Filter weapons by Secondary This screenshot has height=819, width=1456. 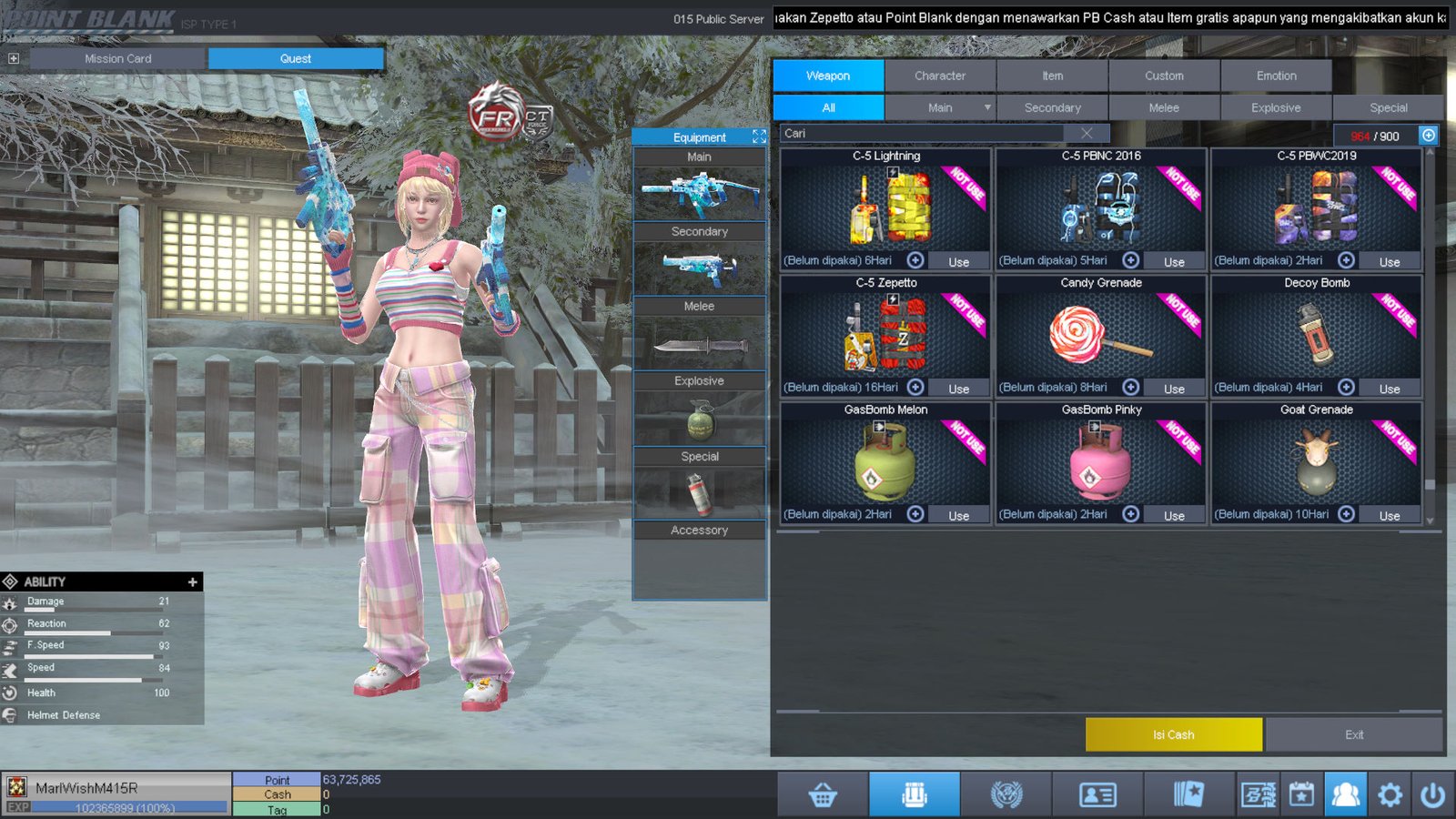tap(1052, 107)
